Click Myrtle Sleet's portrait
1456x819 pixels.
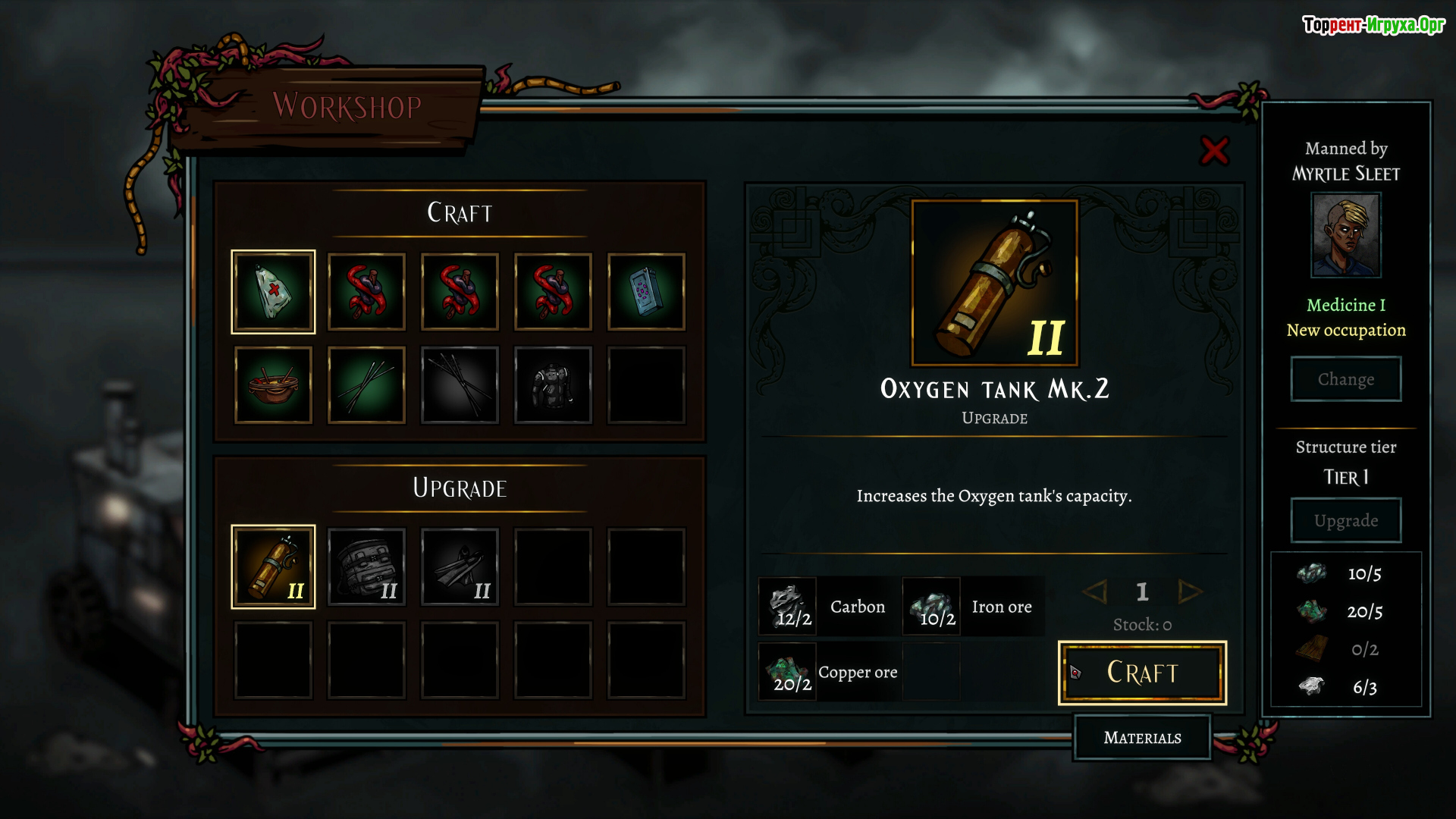pyautogui.click(x=1346, y=235)
